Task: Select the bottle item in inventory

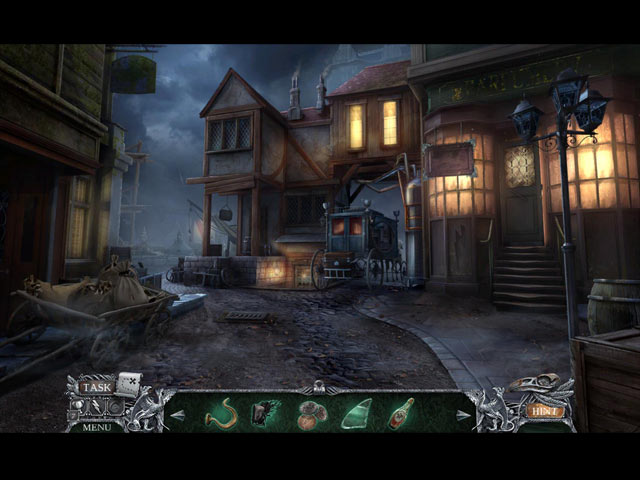Action: pyautogui.click(x=401, y=412)
